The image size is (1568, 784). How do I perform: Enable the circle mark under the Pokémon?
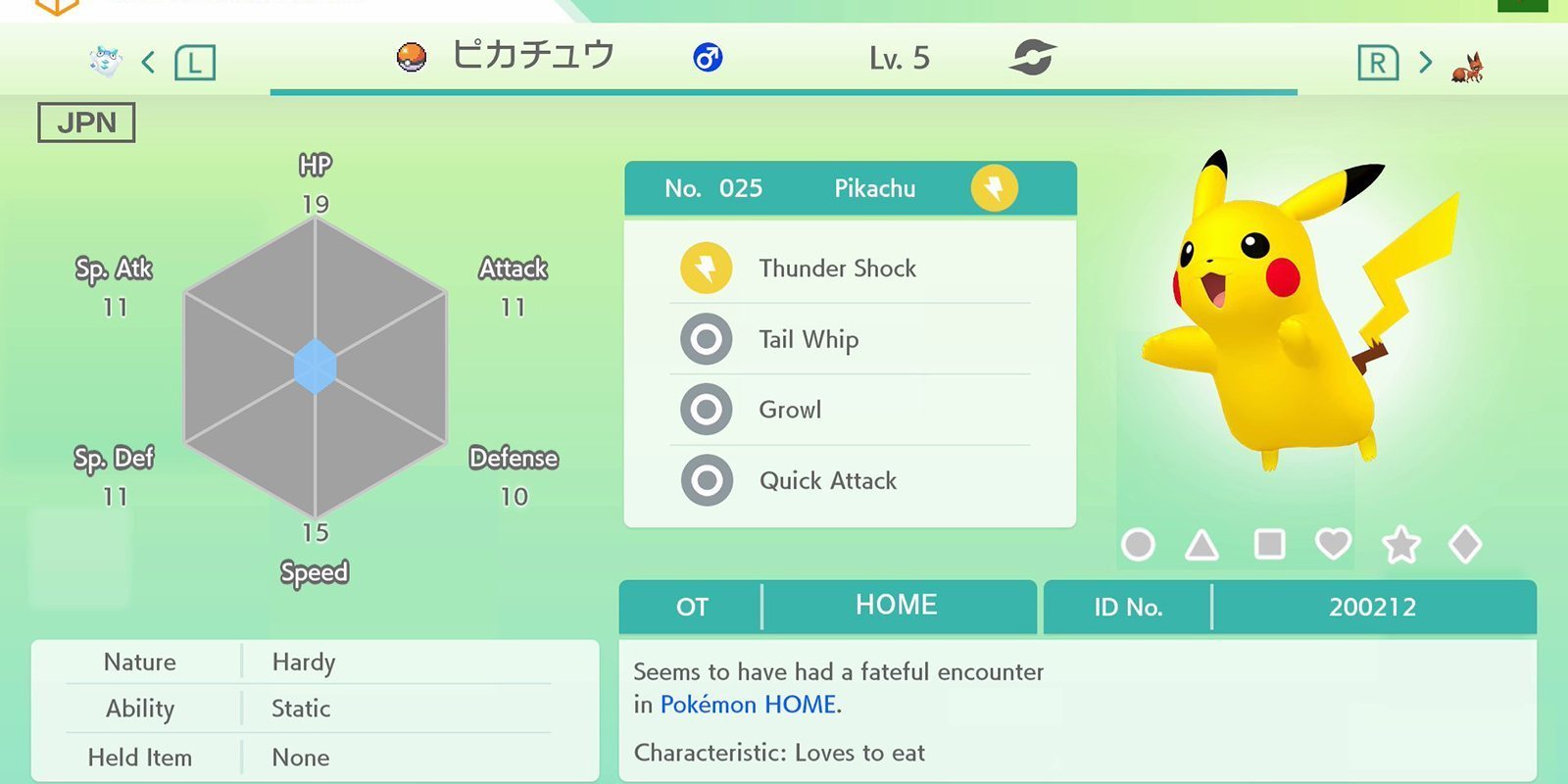click(1139, 544)
